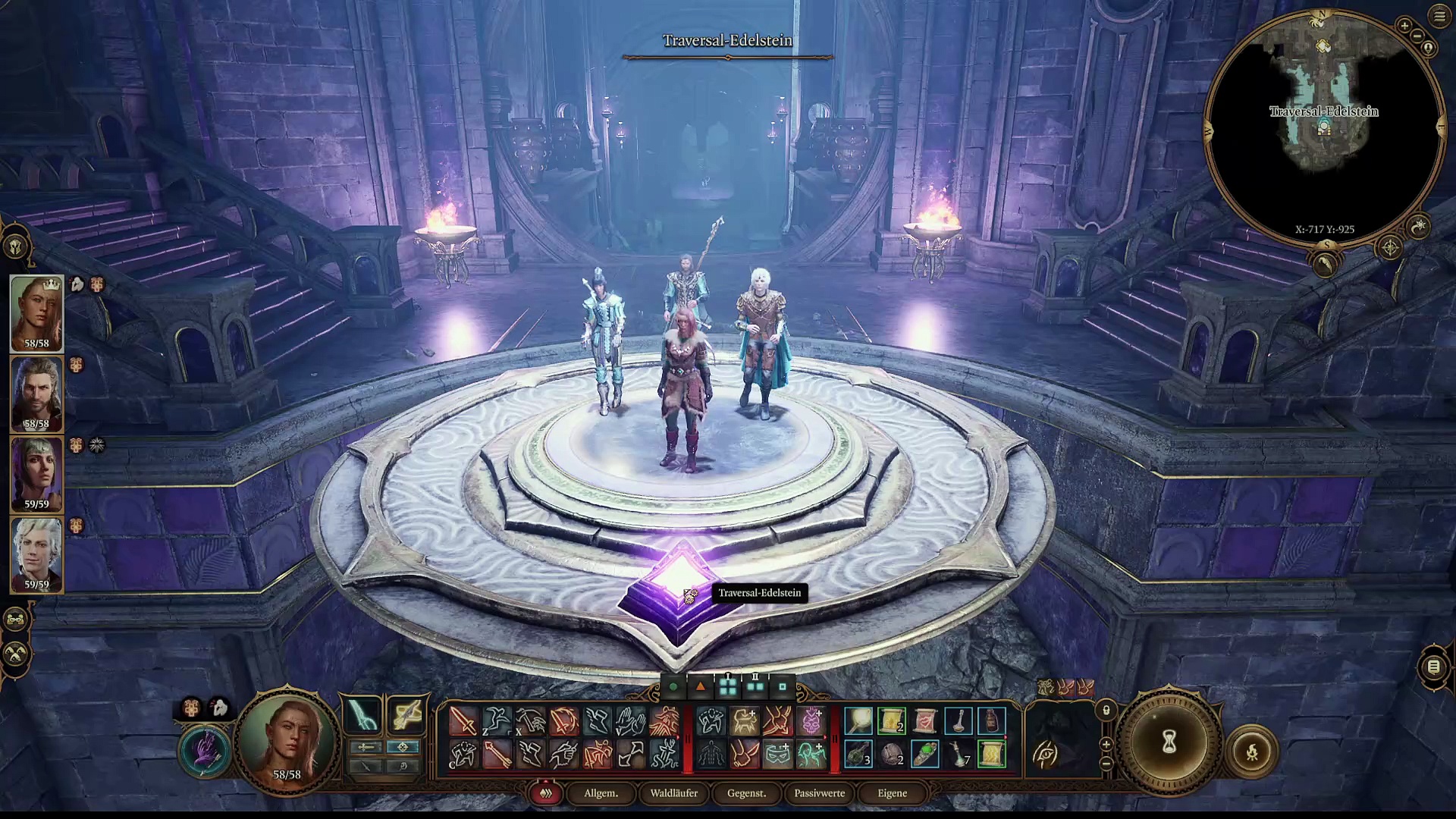Show the Passivwerte tab
1456x819 pixels.
[819, 793]
